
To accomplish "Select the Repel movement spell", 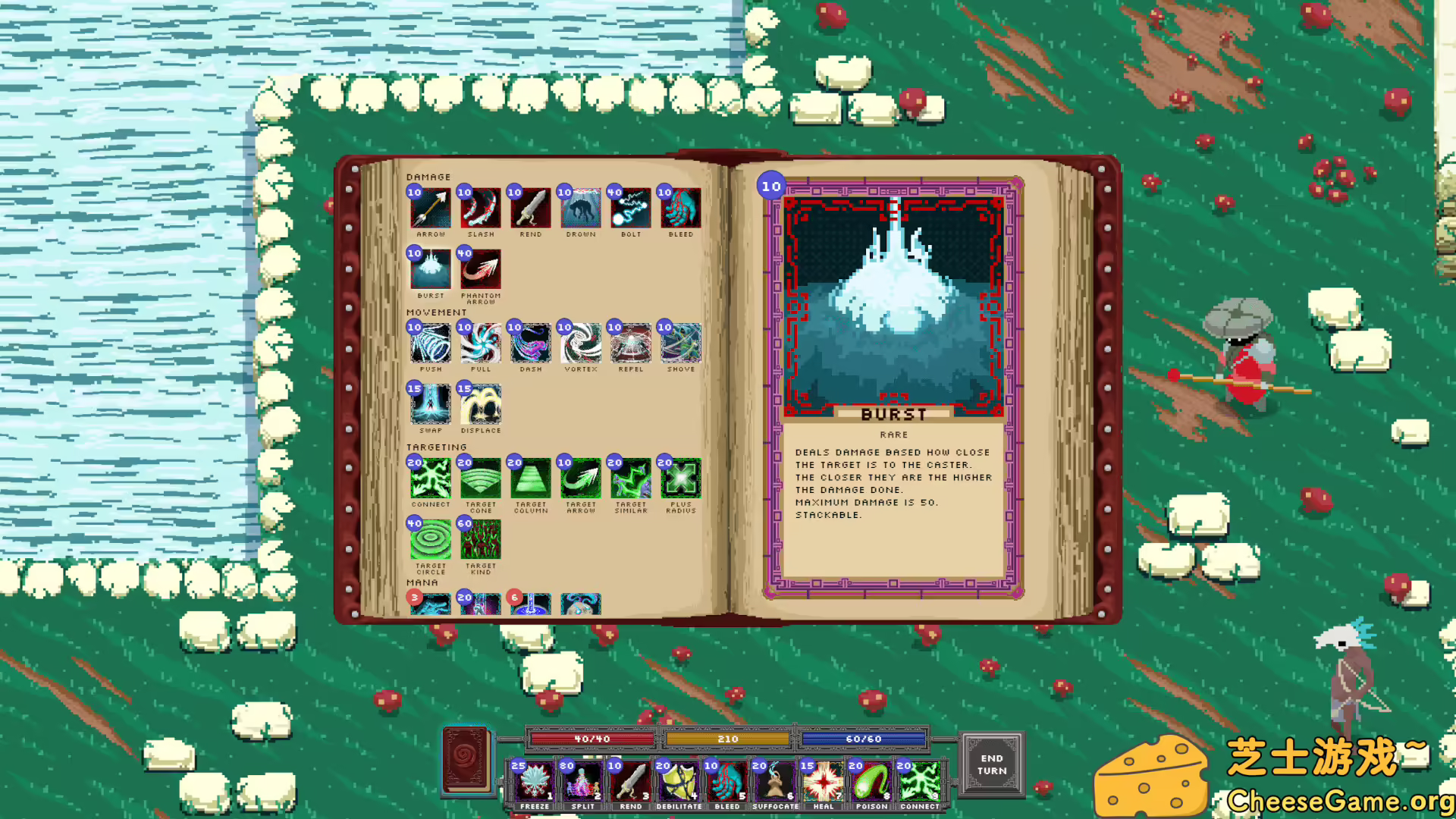I will [x=629, y=344].
